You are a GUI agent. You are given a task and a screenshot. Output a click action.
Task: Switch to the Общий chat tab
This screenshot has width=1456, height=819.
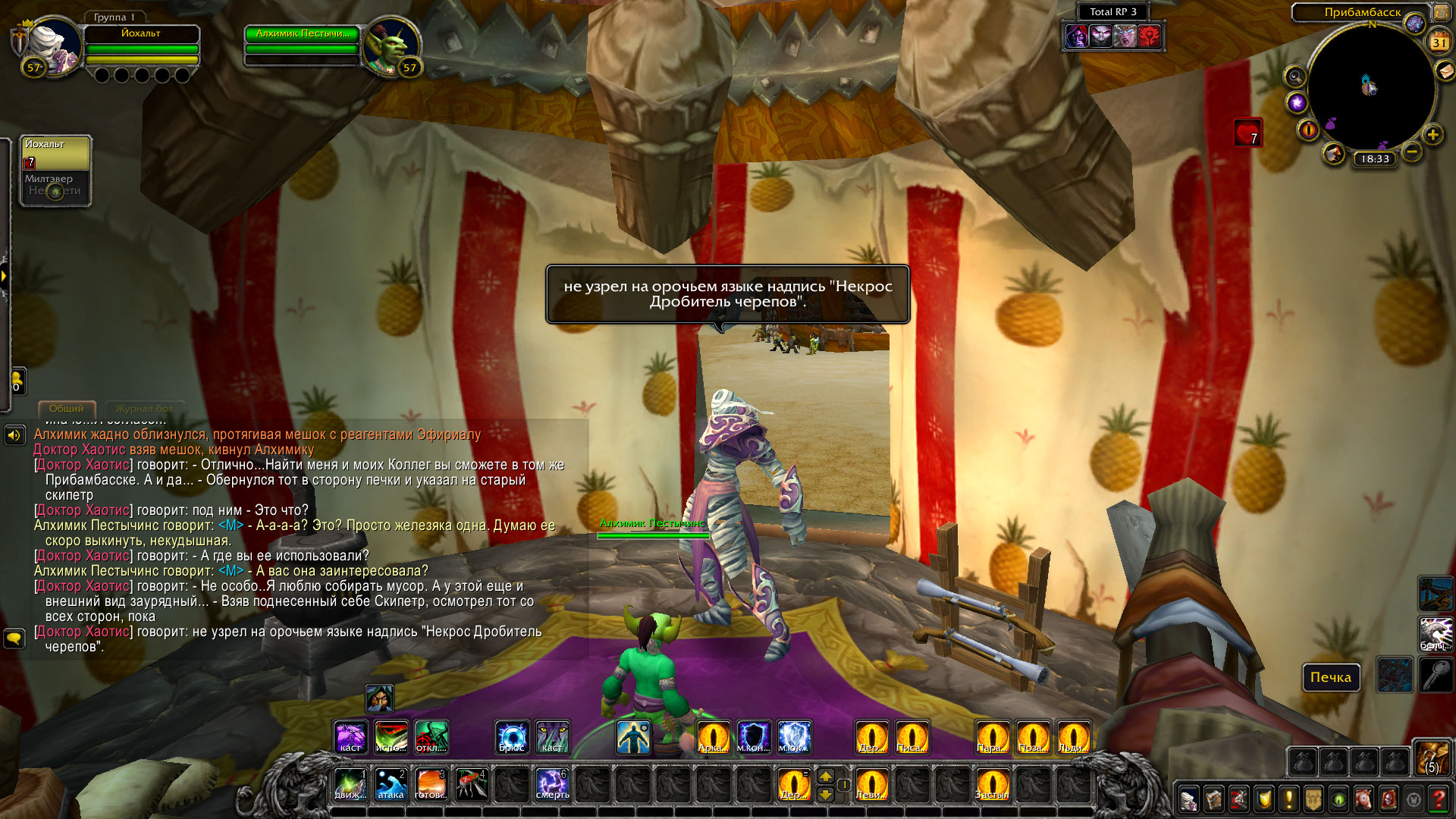tap(67, 409)
